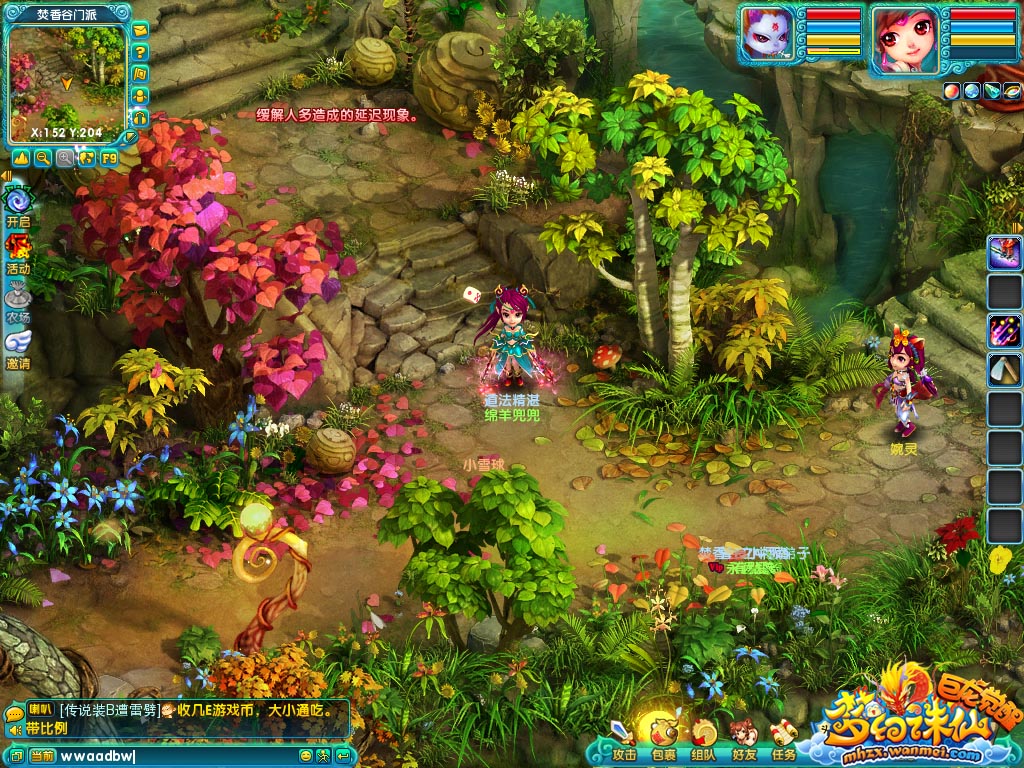1024x768 pixels.
Task: Send the chat message with the enter-arrow button
Action: (343, 756)
